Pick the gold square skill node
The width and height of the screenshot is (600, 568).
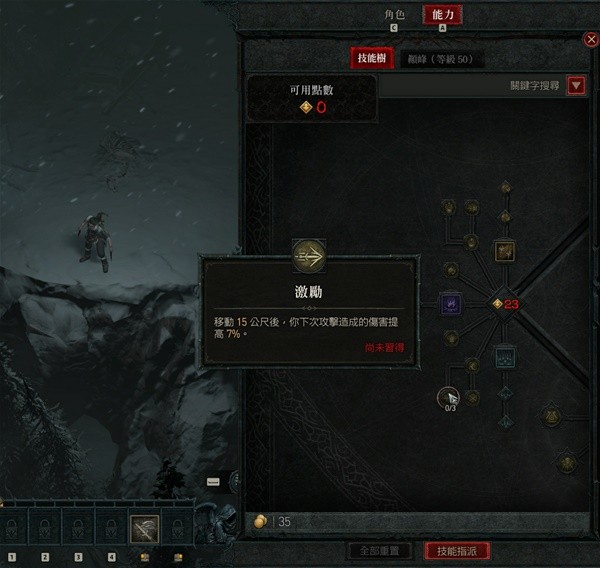pyautogui.click(x=504, y=250)
